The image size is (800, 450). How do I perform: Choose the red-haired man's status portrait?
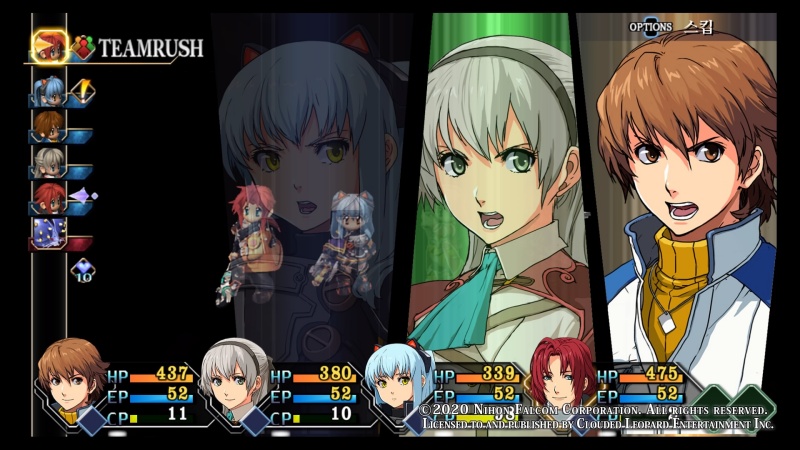(560, 380)
